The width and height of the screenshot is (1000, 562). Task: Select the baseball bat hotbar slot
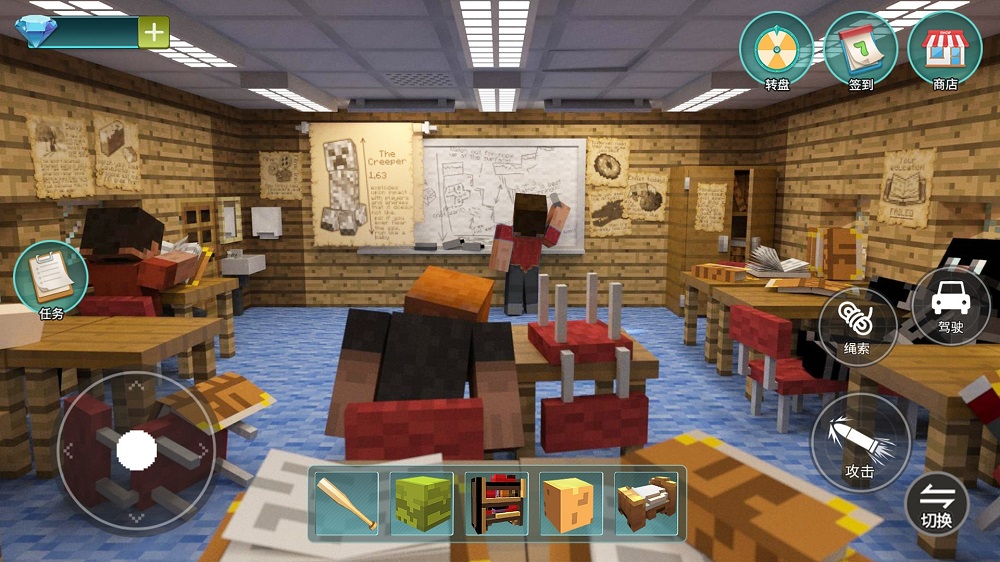coord(347,503)
